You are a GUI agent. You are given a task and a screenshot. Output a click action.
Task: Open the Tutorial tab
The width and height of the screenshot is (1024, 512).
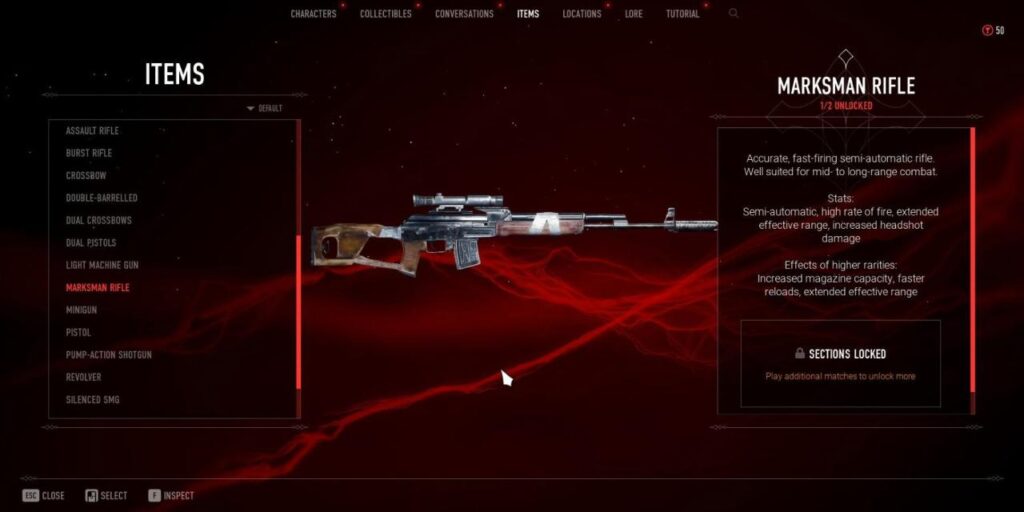tap(682, 14)
